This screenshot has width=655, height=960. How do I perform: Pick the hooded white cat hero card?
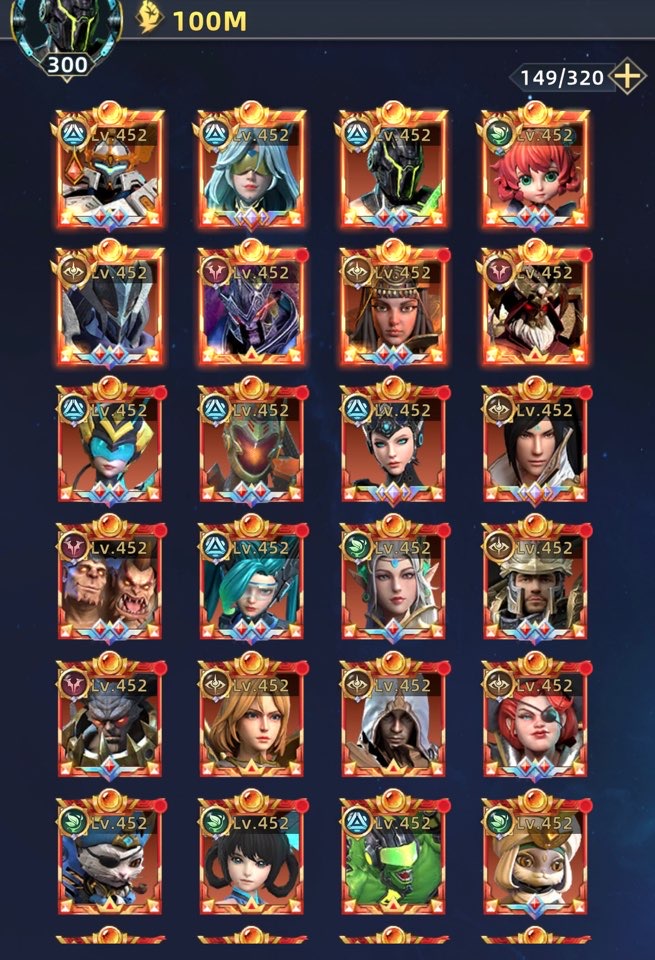click(535, 858)
